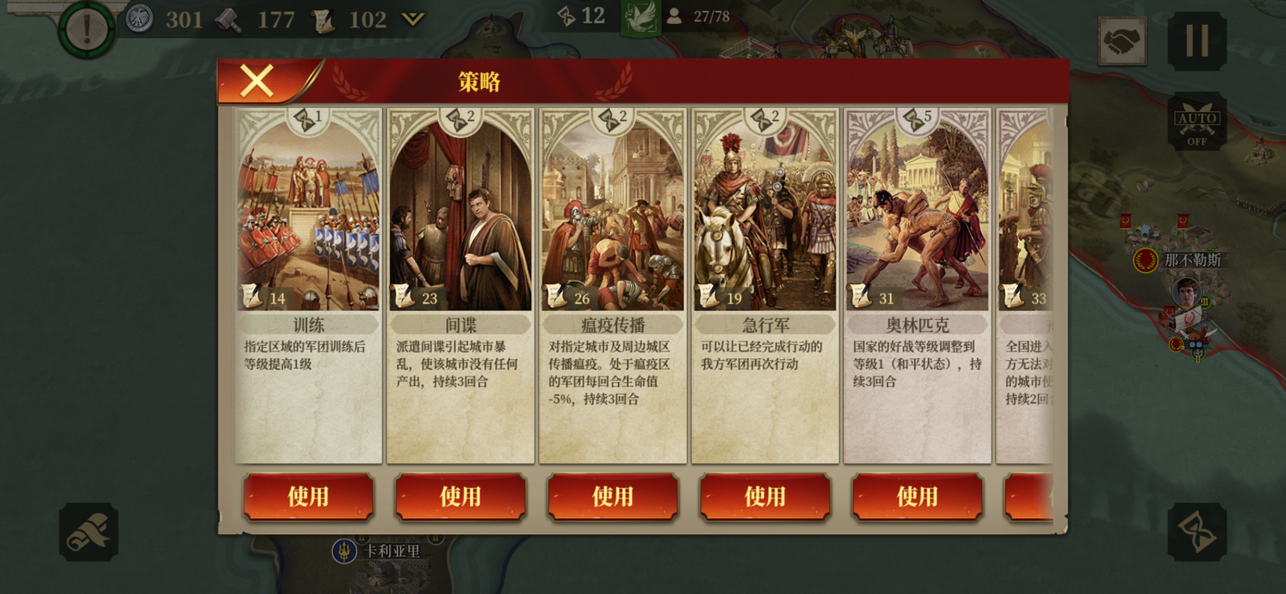Use the 间谍 spy card
The width and height of the screenshot is (1286, 594).
pyautogui.click(x=460, y=497)
